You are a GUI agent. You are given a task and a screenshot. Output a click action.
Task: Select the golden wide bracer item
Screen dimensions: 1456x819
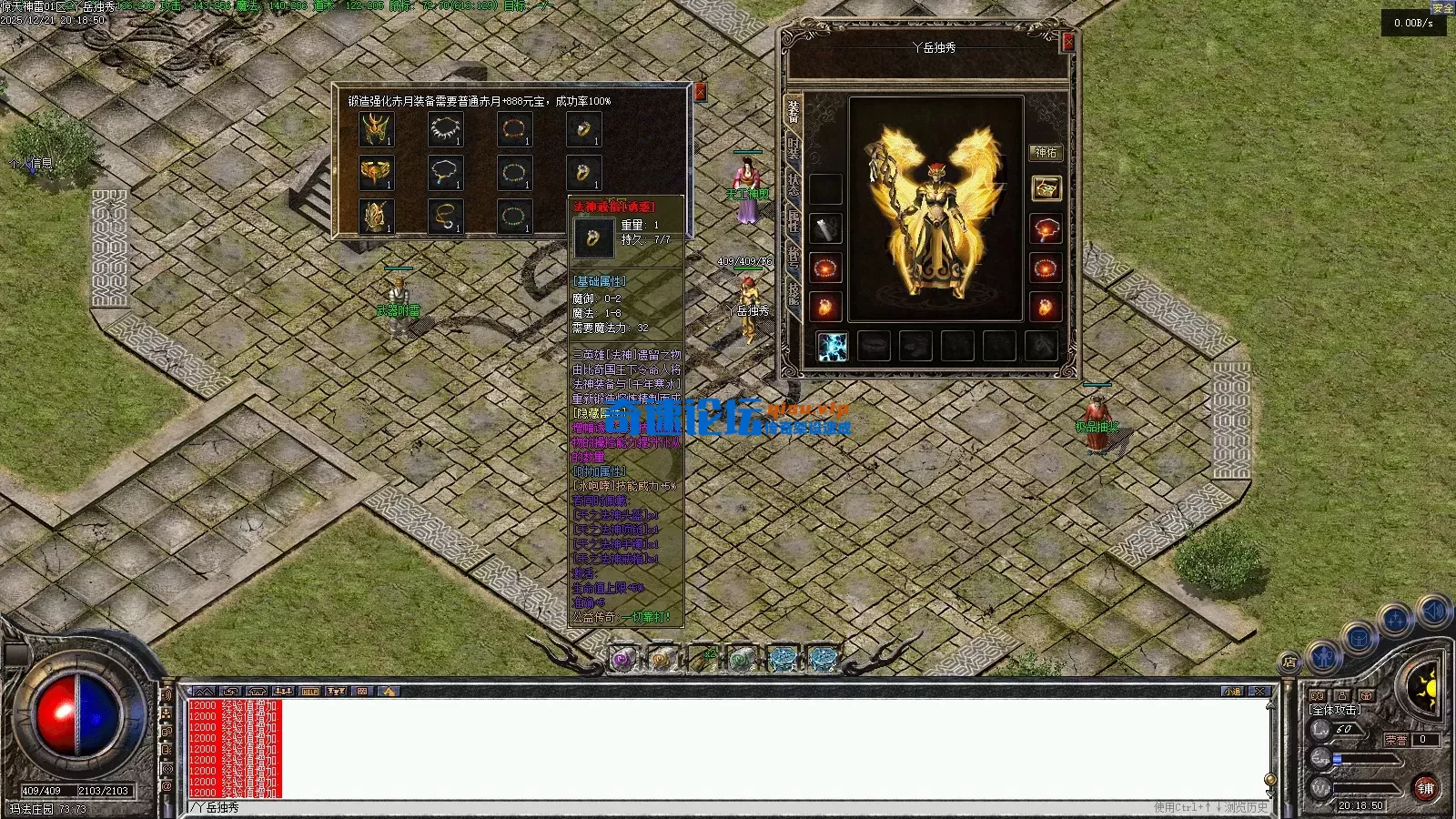pos(376,173)
